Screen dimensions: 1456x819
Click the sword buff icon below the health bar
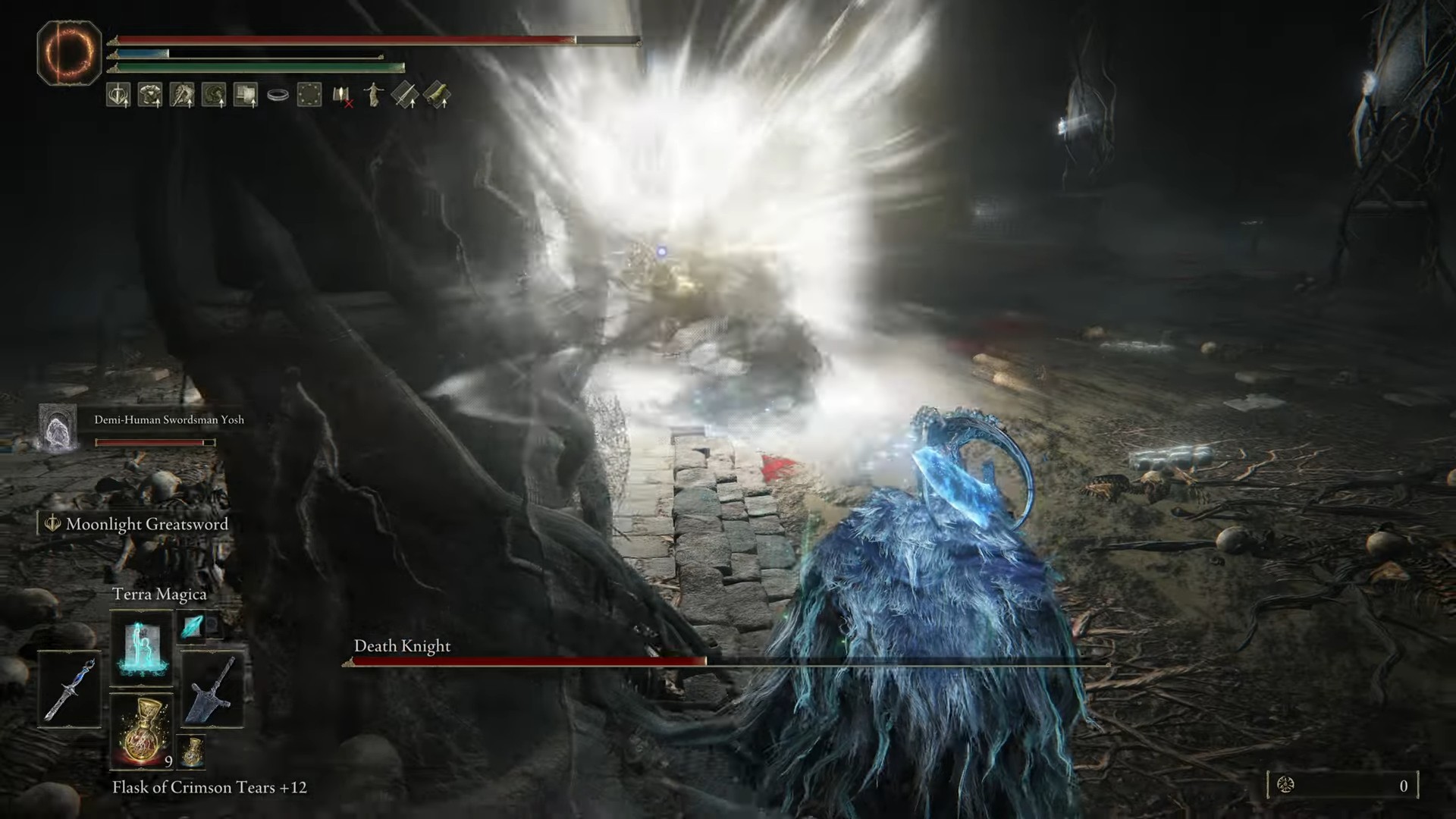(x=117, y=95)
